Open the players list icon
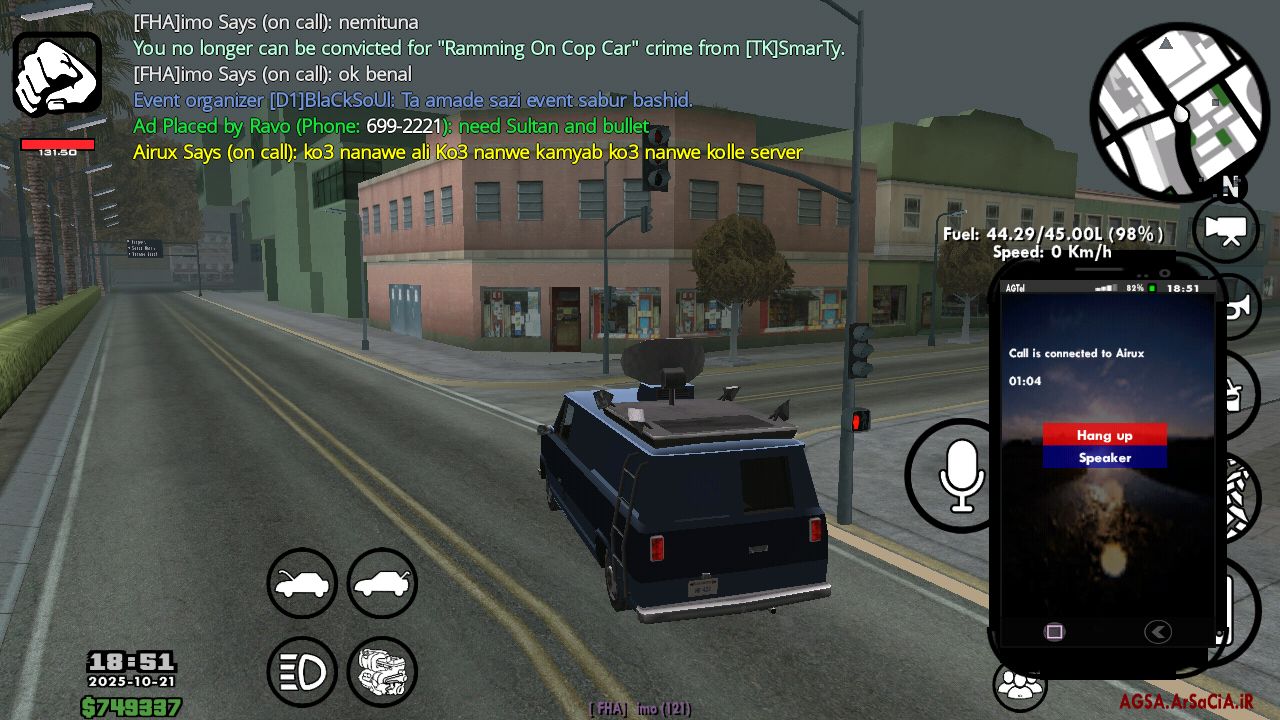 pos(1019,686)
